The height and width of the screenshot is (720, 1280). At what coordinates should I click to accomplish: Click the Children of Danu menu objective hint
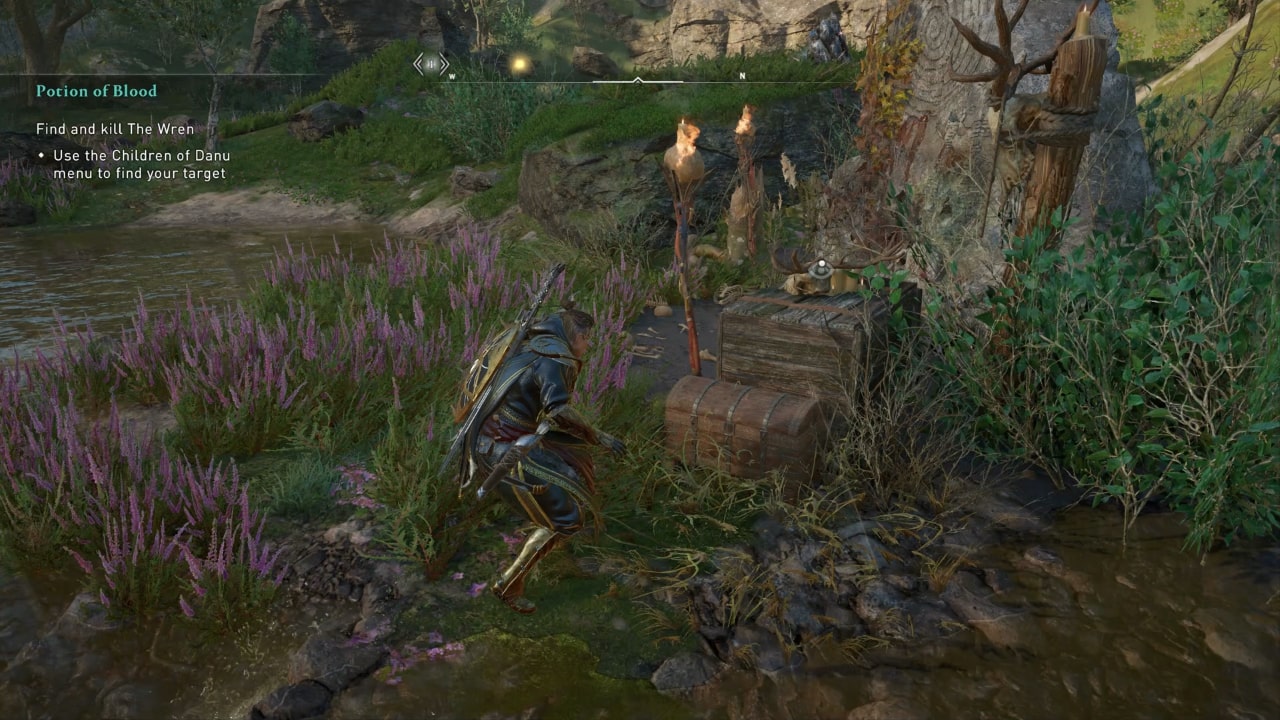139,165
